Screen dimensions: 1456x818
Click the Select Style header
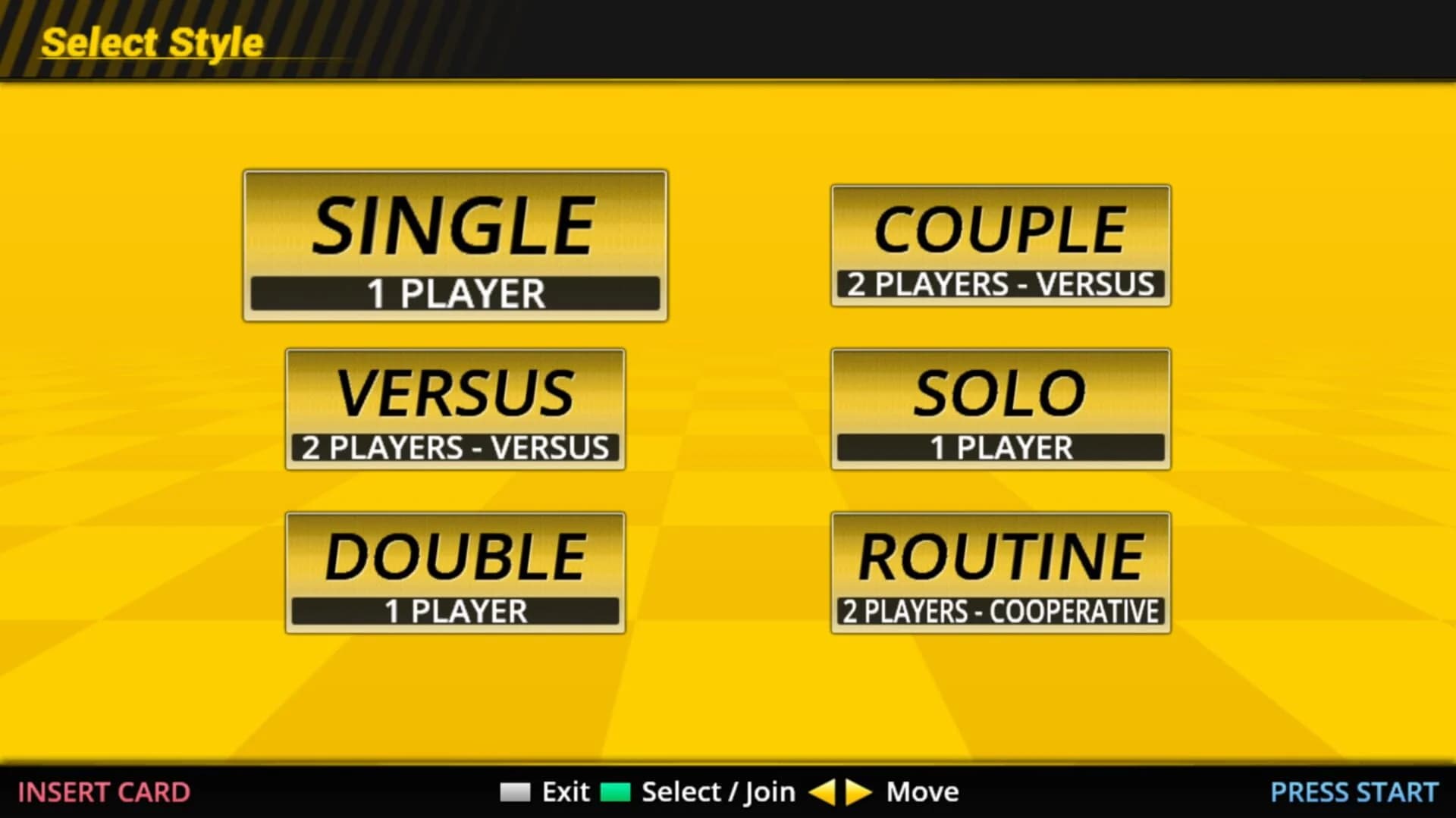pyautogui.click(x=150, y=42)
